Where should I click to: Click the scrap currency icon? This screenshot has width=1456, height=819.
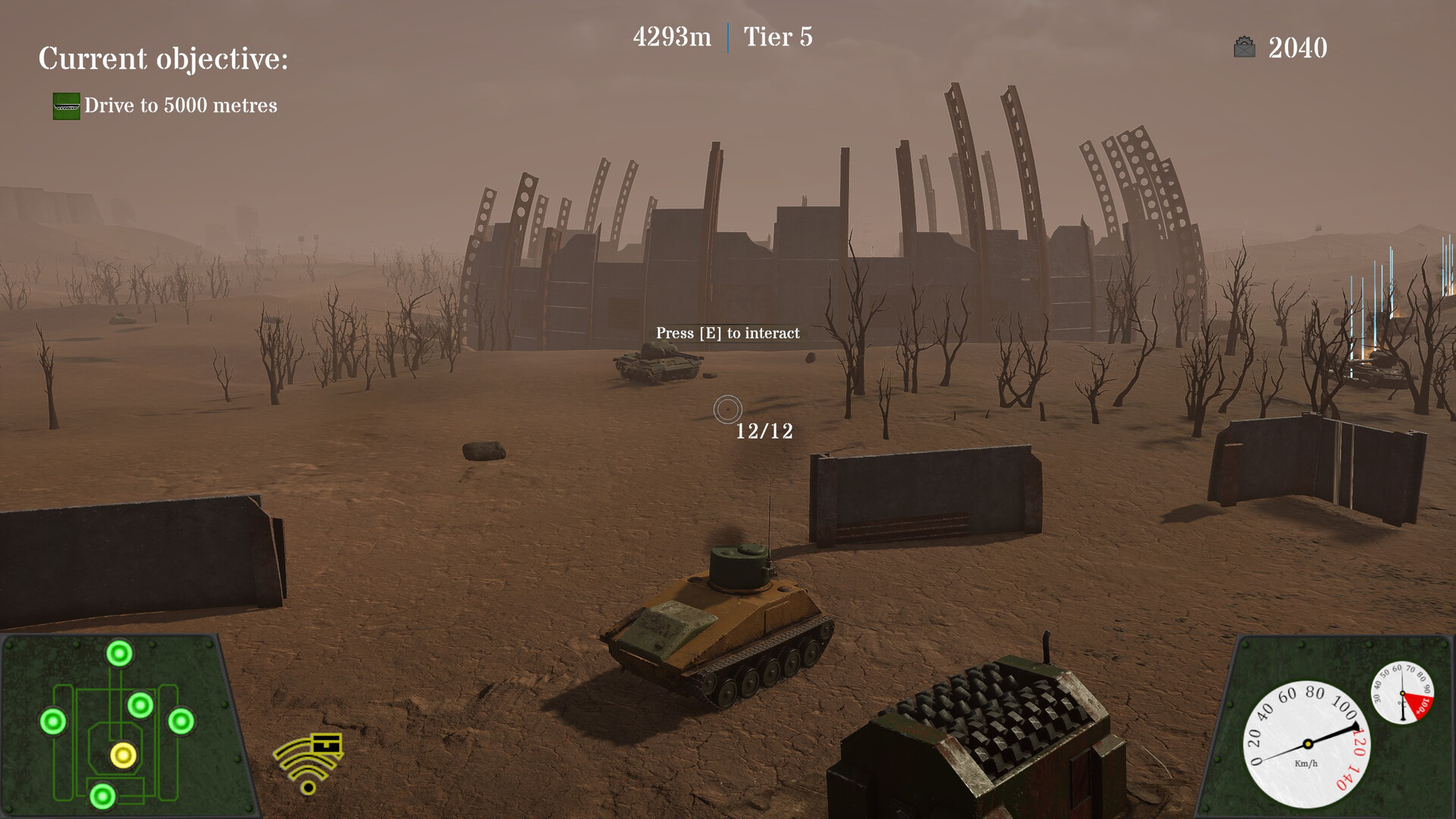pos(1244,48)
